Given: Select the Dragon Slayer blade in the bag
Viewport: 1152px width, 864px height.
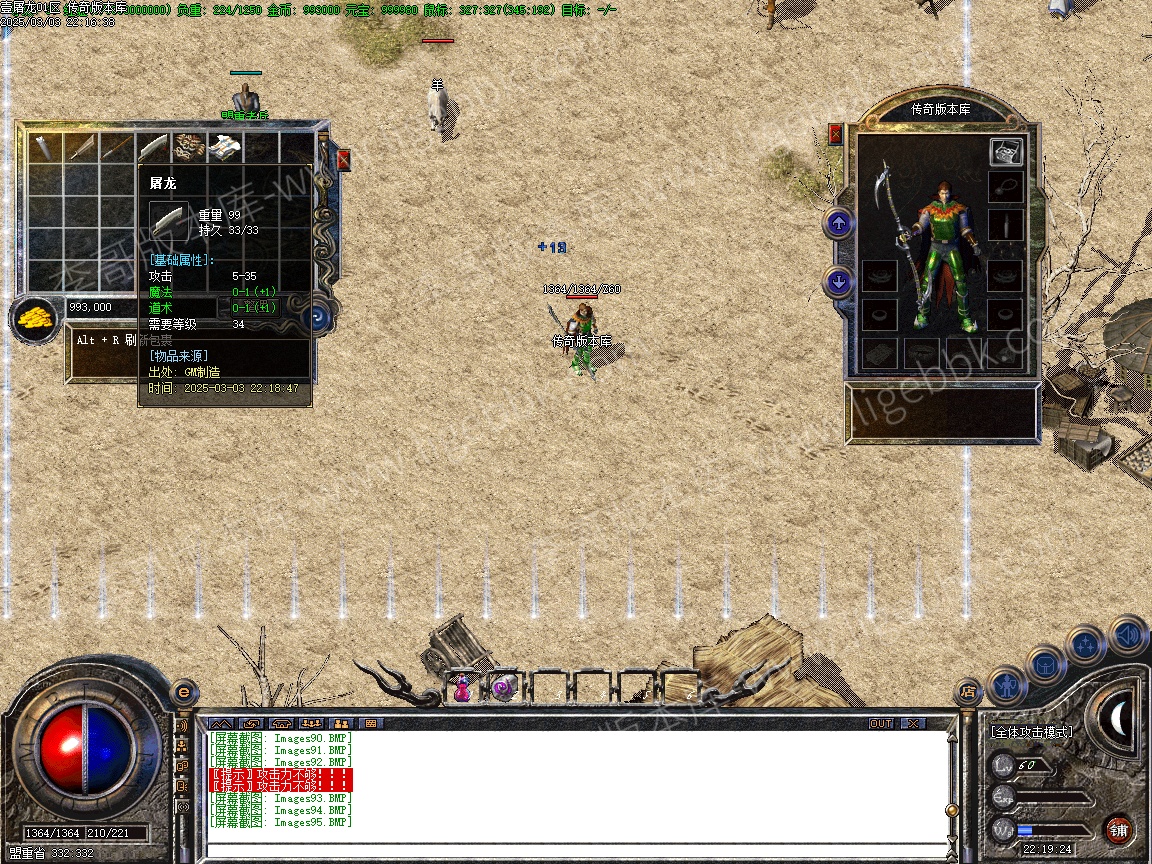Looking at the screenshot, I should coord(153,148).
